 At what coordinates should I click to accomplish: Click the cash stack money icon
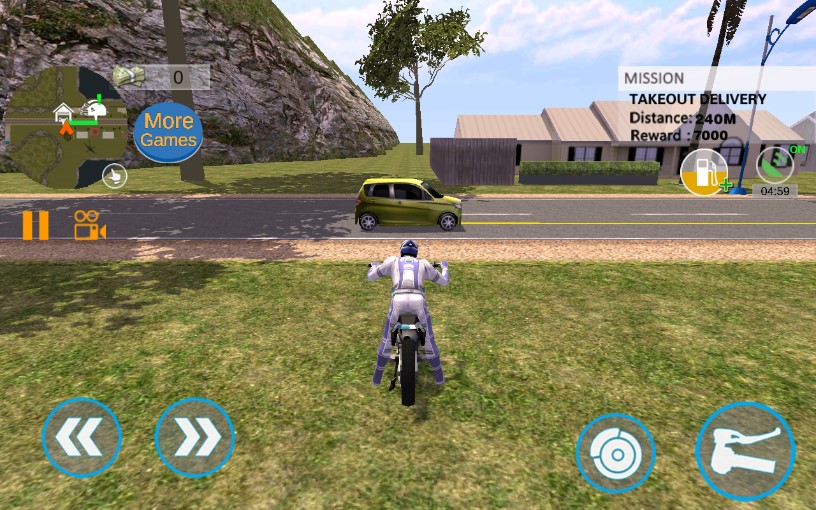[129, 76]
